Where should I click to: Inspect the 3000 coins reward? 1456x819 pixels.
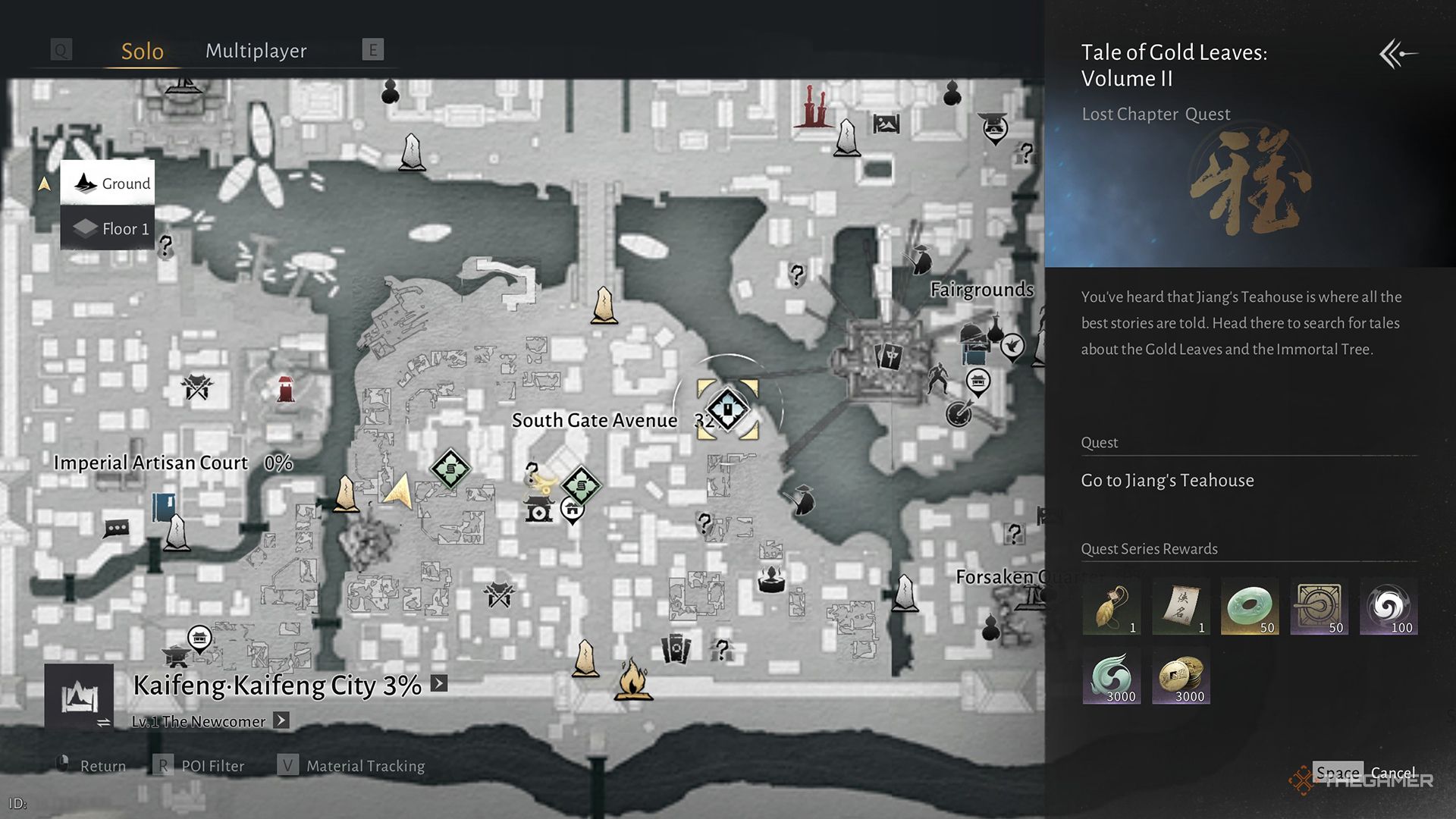pyautogui.click(x=1181, y=677)
